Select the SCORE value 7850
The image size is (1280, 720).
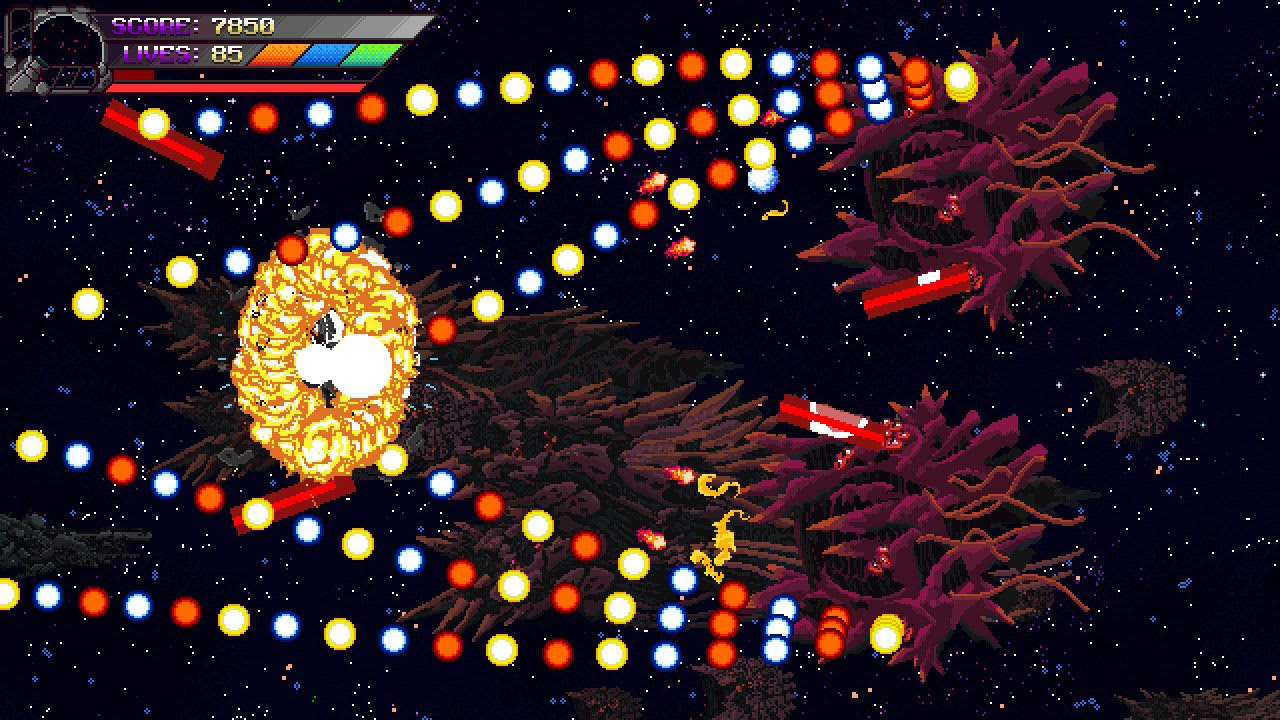243,24
